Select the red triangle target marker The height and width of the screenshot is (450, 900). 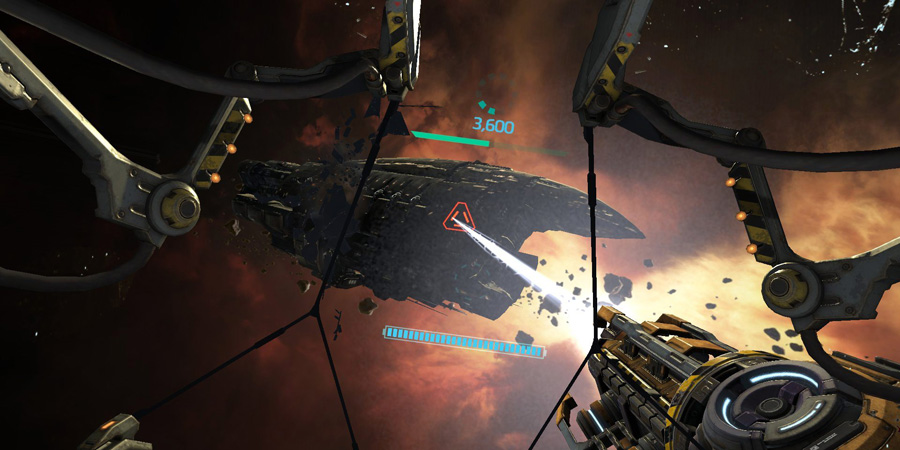click(x=460, y=218)
